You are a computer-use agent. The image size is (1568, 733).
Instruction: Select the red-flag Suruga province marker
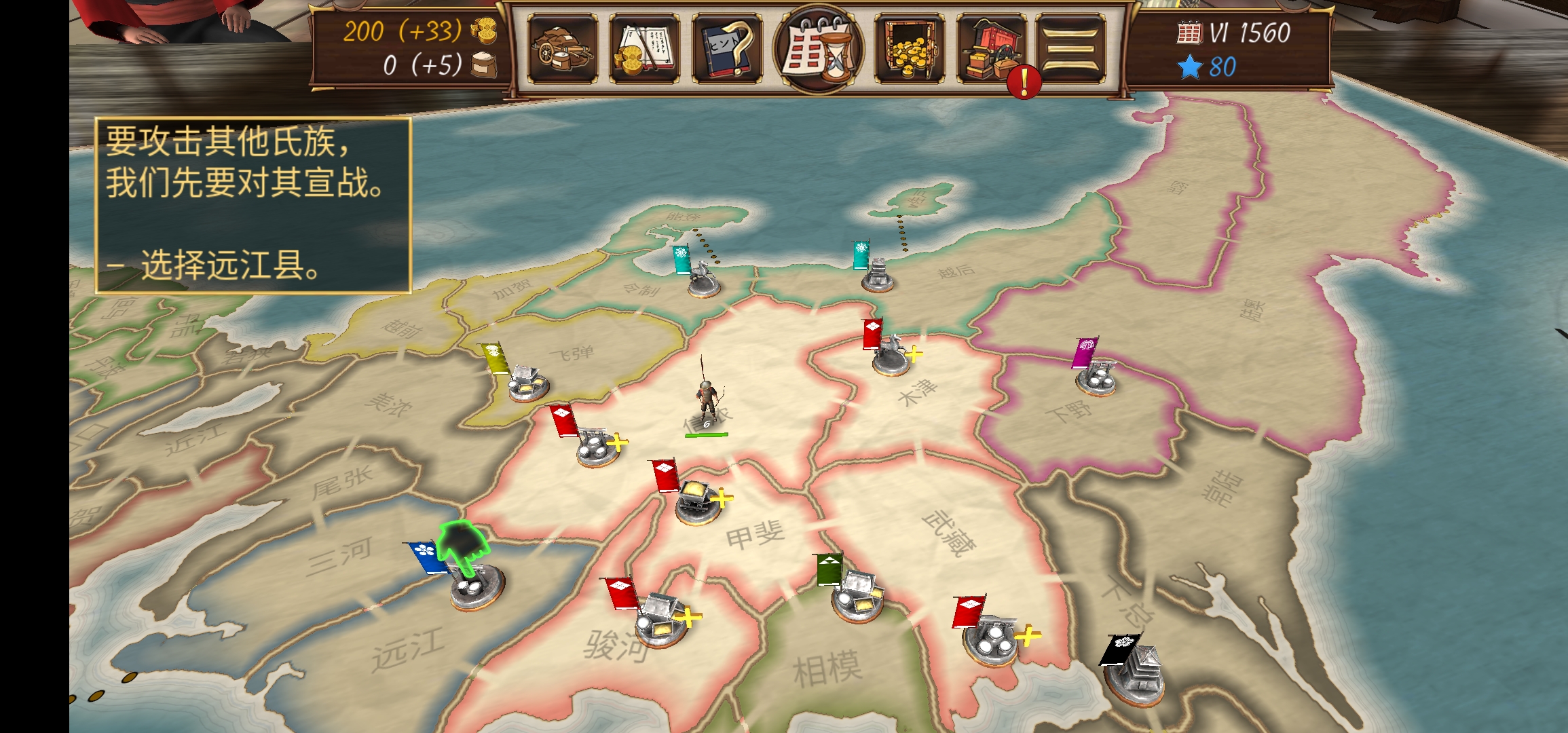[x=660, y=619]
